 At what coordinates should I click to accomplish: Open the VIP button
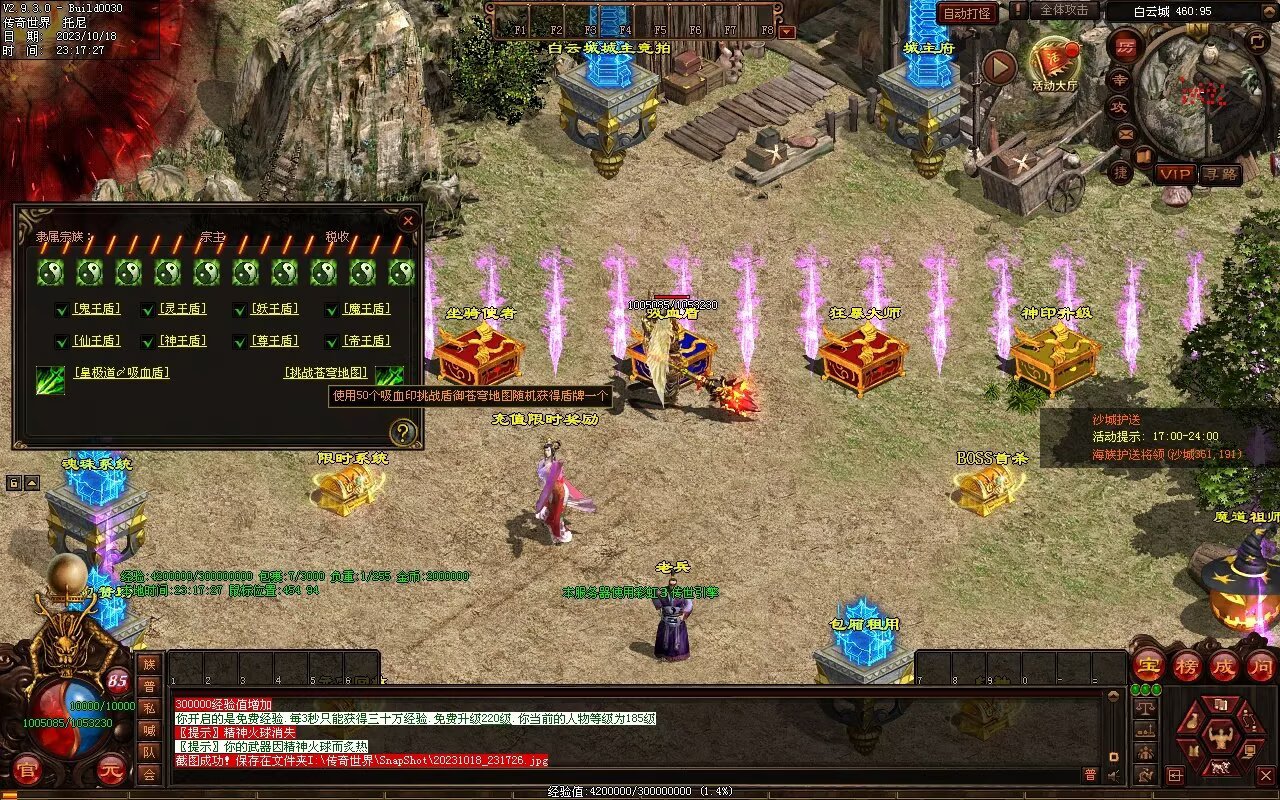tap(1176, 174)
